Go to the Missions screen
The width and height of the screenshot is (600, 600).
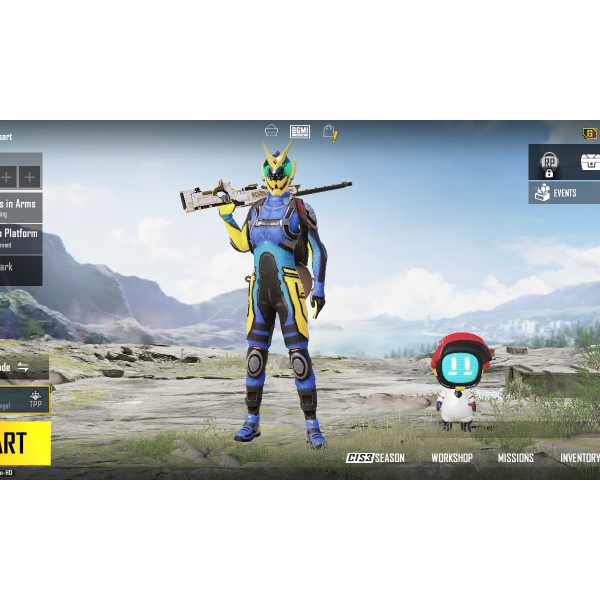point(516,458)
